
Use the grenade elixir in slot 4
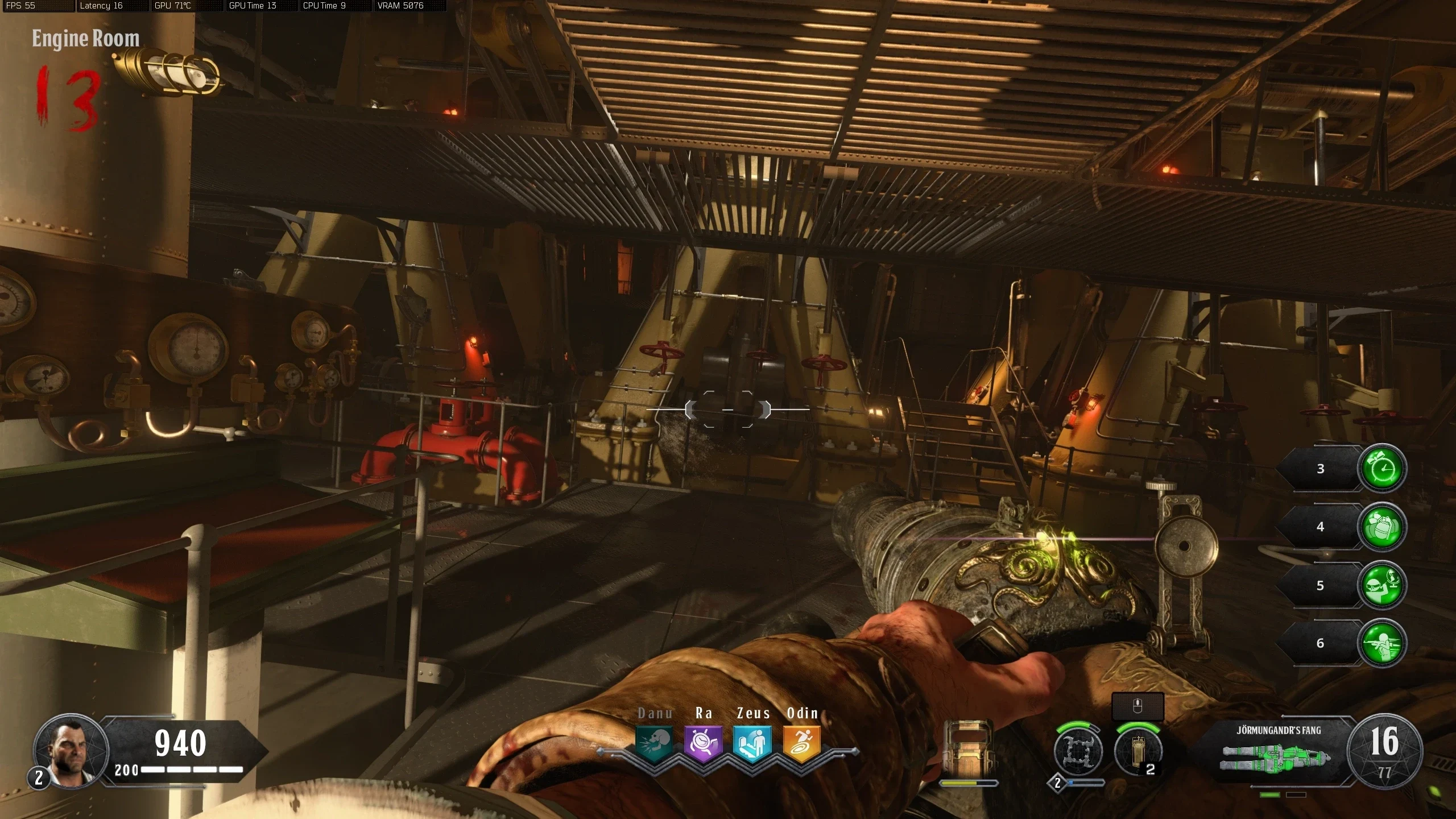point(1381,527)
